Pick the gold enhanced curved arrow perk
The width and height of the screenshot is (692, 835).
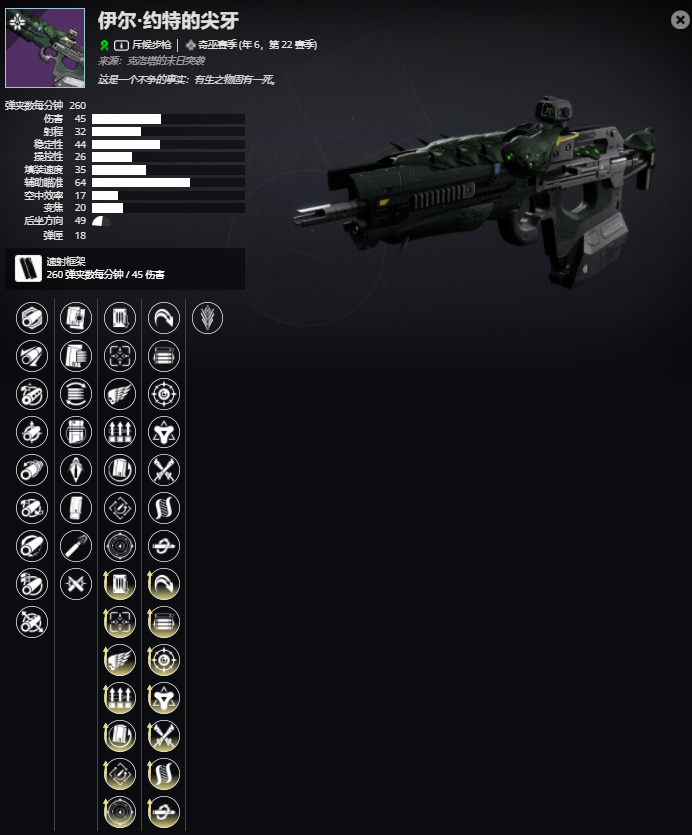[x=164, y=582]
